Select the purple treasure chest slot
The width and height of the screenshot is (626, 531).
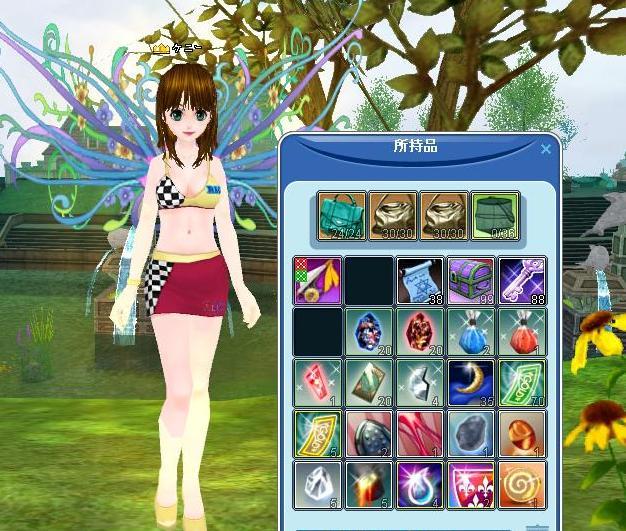pyautogui.click(x=471, y=280)
